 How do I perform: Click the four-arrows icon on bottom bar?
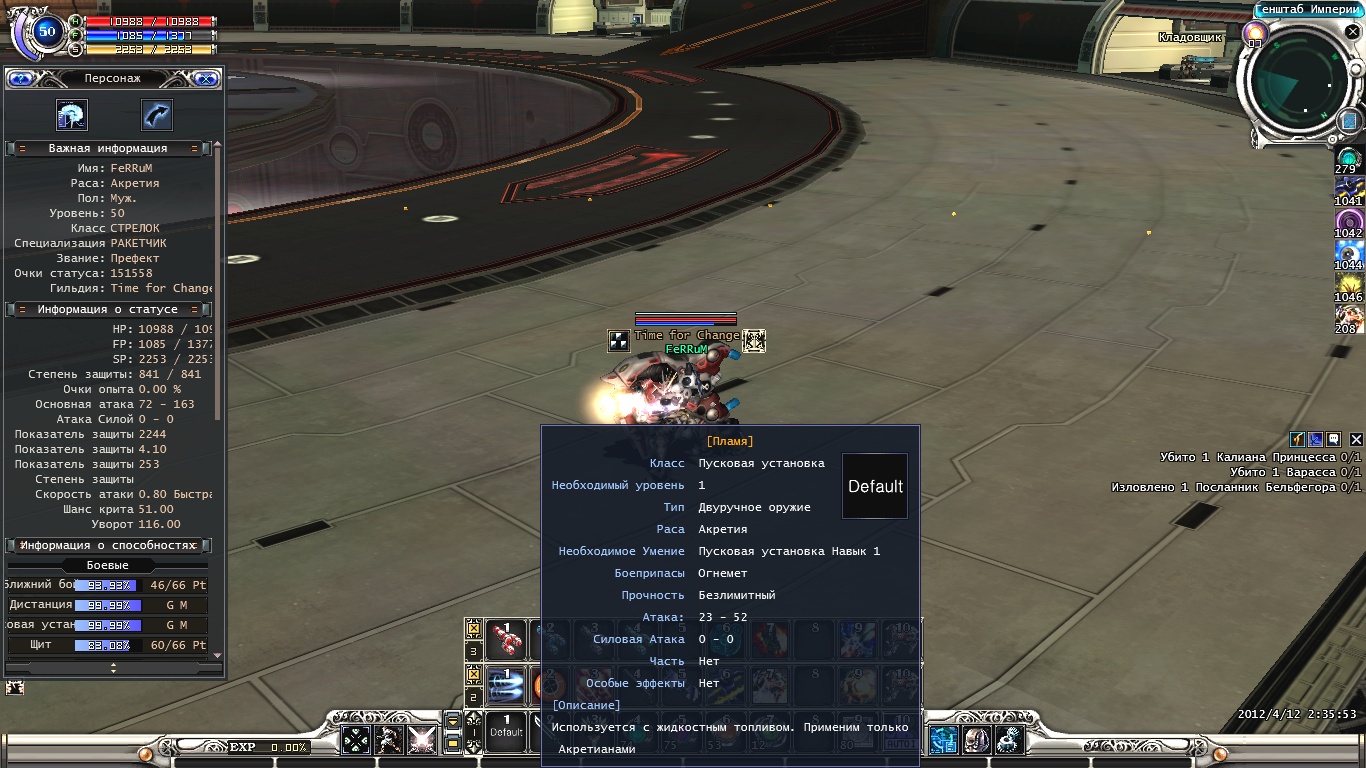pyautogui.click(x=357, y=739)
